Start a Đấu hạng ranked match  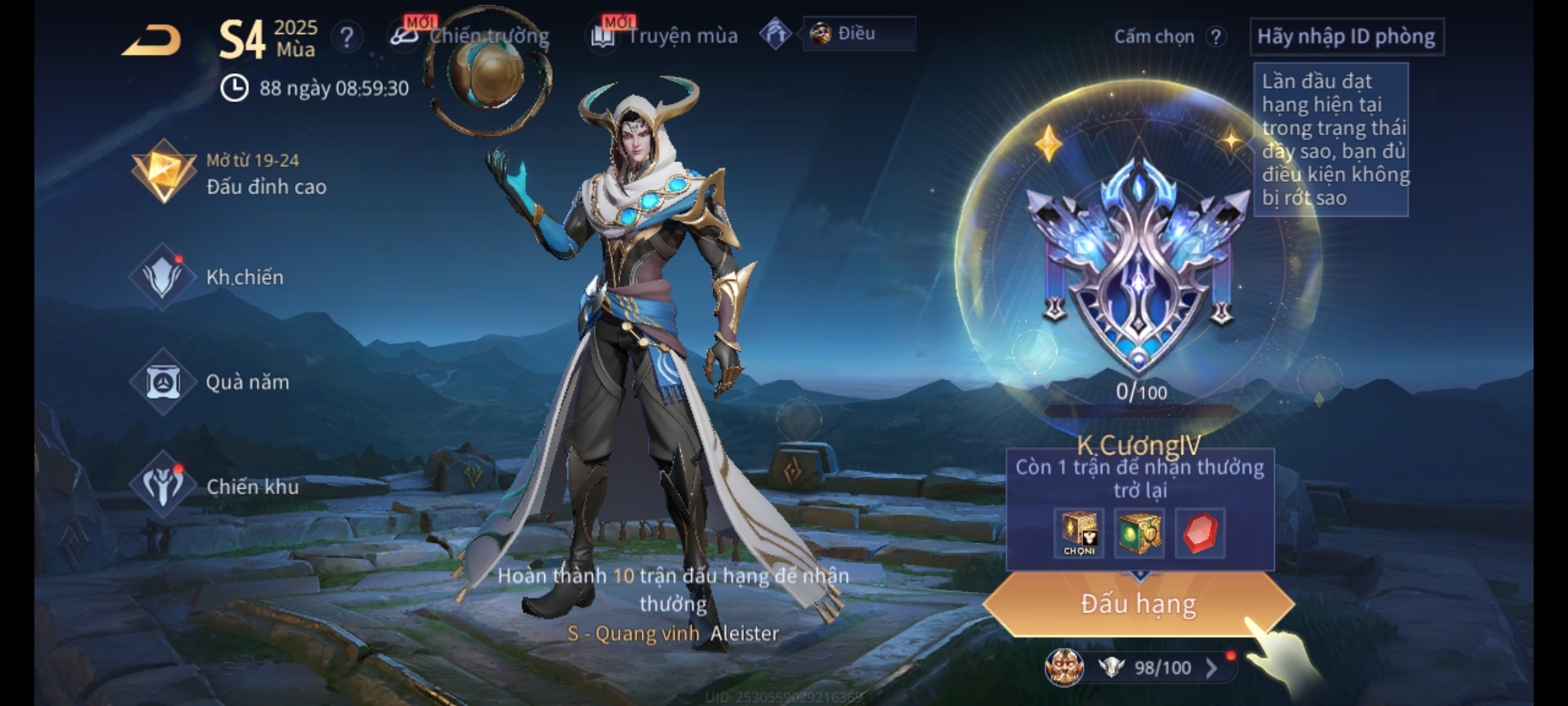pos(1138,604)
